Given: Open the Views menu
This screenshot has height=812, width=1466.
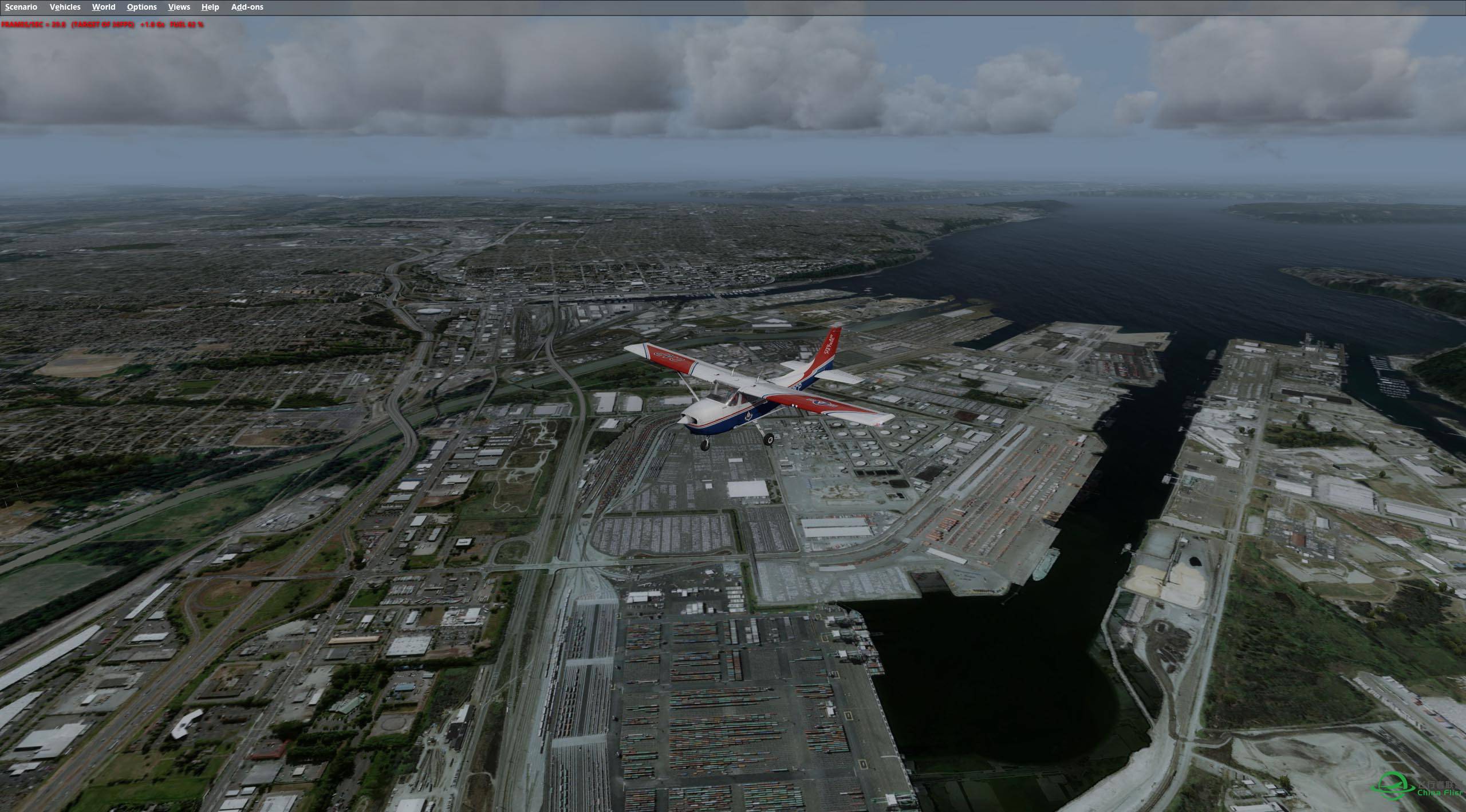Looking at the screenshot, I should pos(179,7).
